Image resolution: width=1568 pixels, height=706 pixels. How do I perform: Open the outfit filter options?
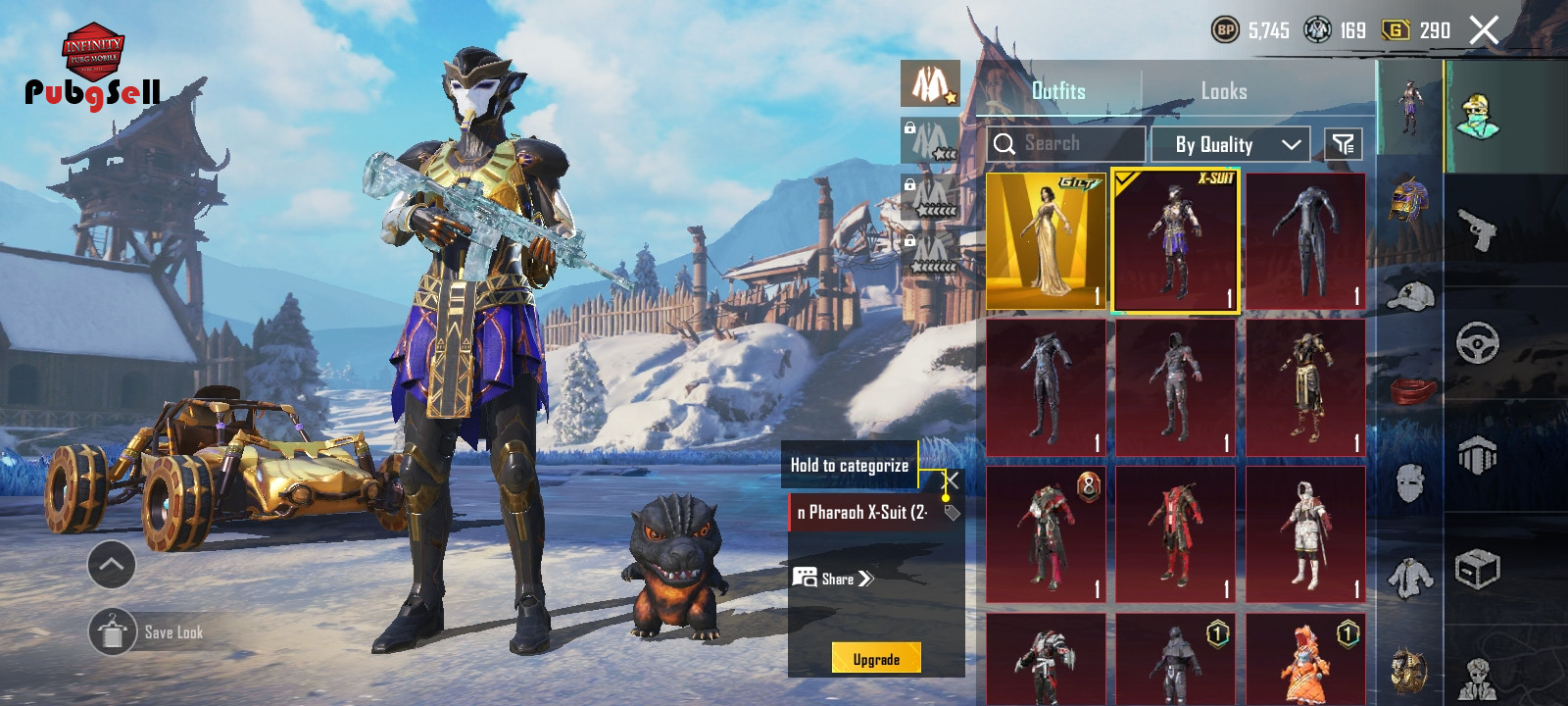pos(1343,145)
